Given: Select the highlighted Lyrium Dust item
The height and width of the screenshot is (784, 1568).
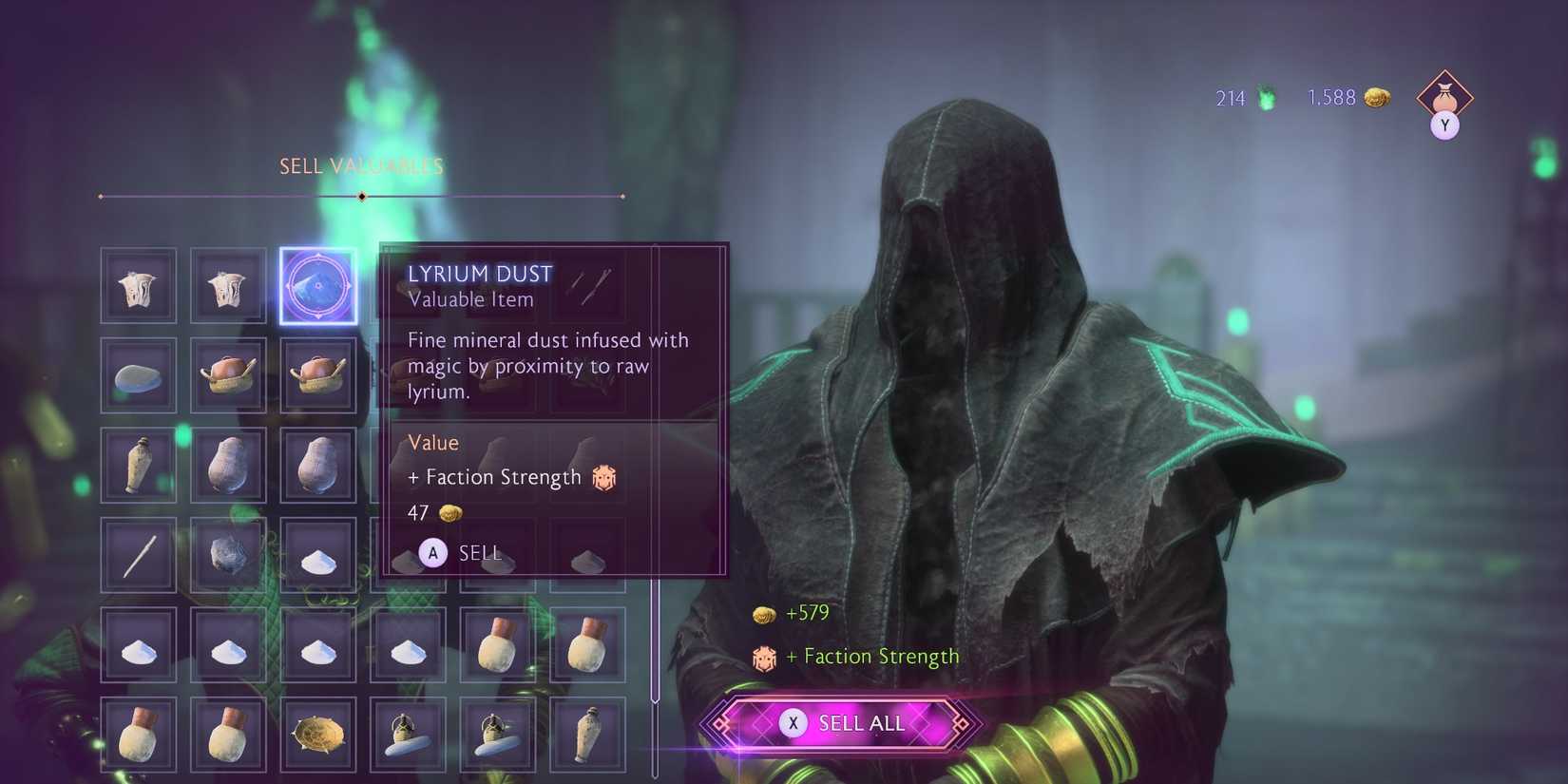Looking at the screenshot, I should pyautogui.click(x=318, y=285).
